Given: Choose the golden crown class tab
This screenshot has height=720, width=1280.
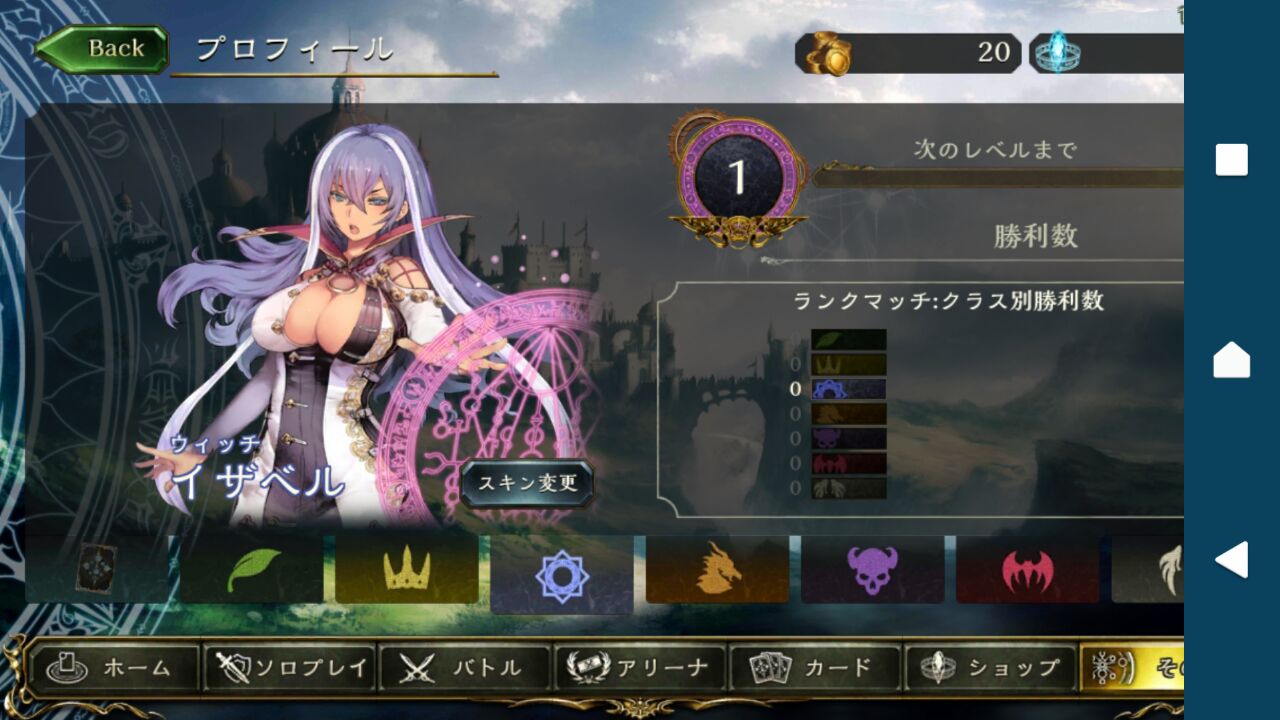Looking at the screenshot, I should pyautogui.click(x=407, y=570).
